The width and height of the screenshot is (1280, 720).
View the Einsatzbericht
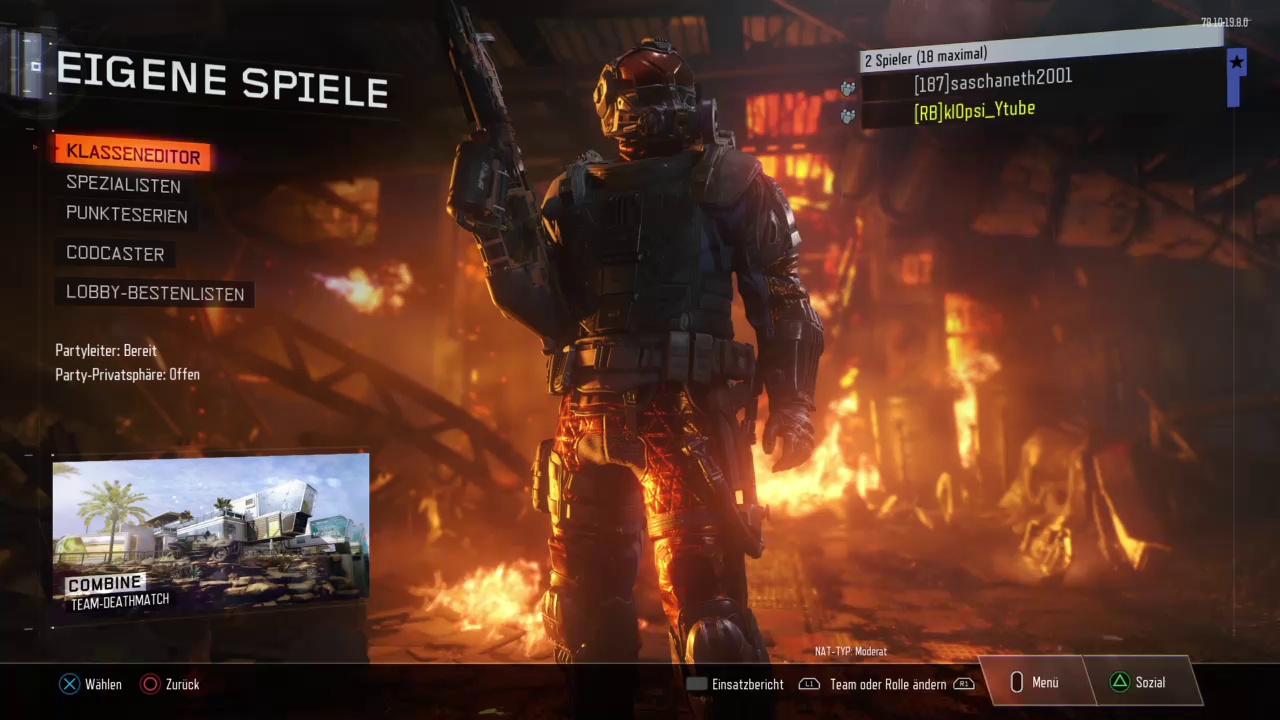736,685
